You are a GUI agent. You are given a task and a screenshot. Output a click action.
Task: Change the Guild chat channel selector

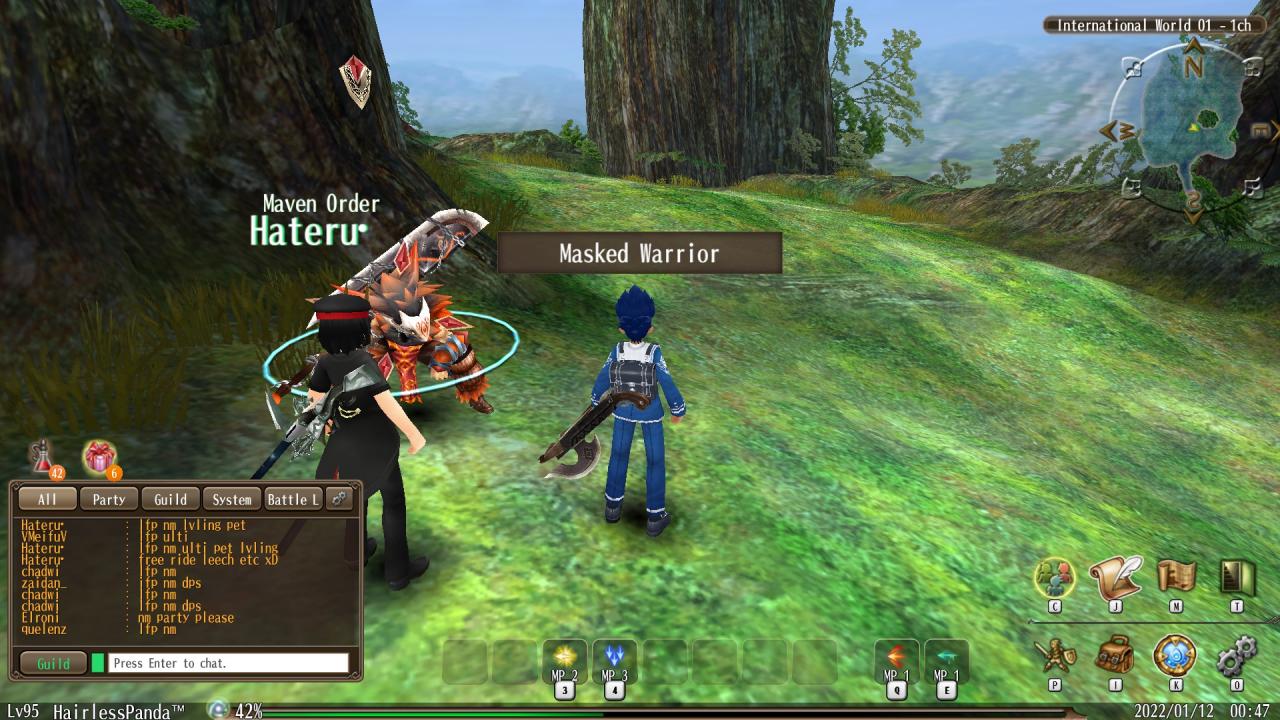(53, 663)
